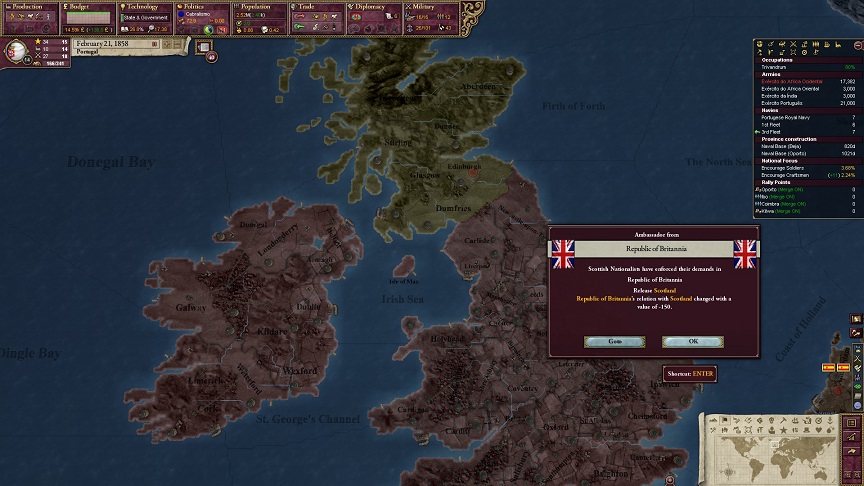Viewport: 864px width, 486px height.
Task: Open the Technology tab
Action: coord(145,6)
